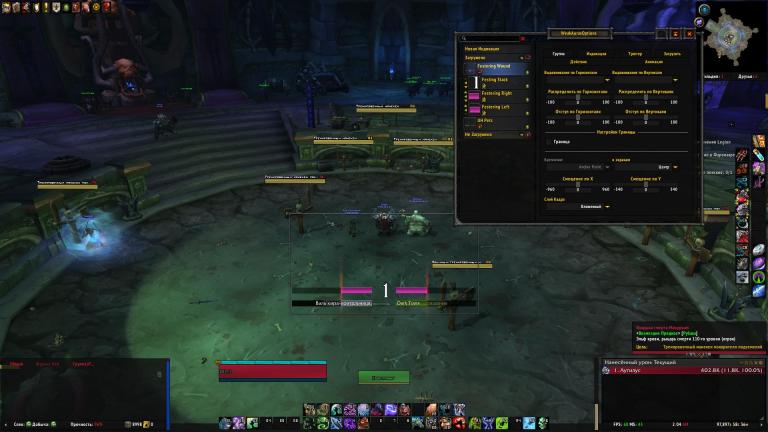Adjust the Смещение по X slider
Screen dimensions: 768x432
pos(578,184)
